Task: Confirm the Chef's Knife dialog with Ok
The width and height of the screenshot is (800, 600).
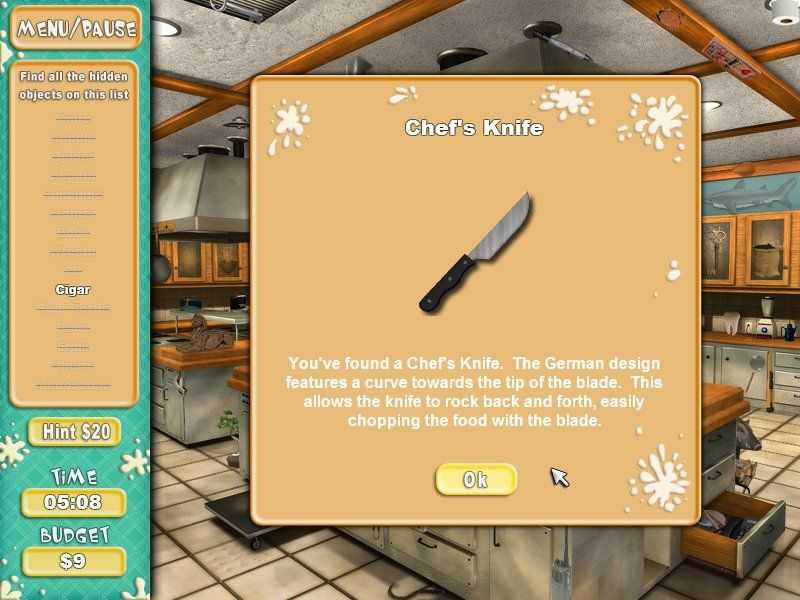Action: [x=476, y=479]
